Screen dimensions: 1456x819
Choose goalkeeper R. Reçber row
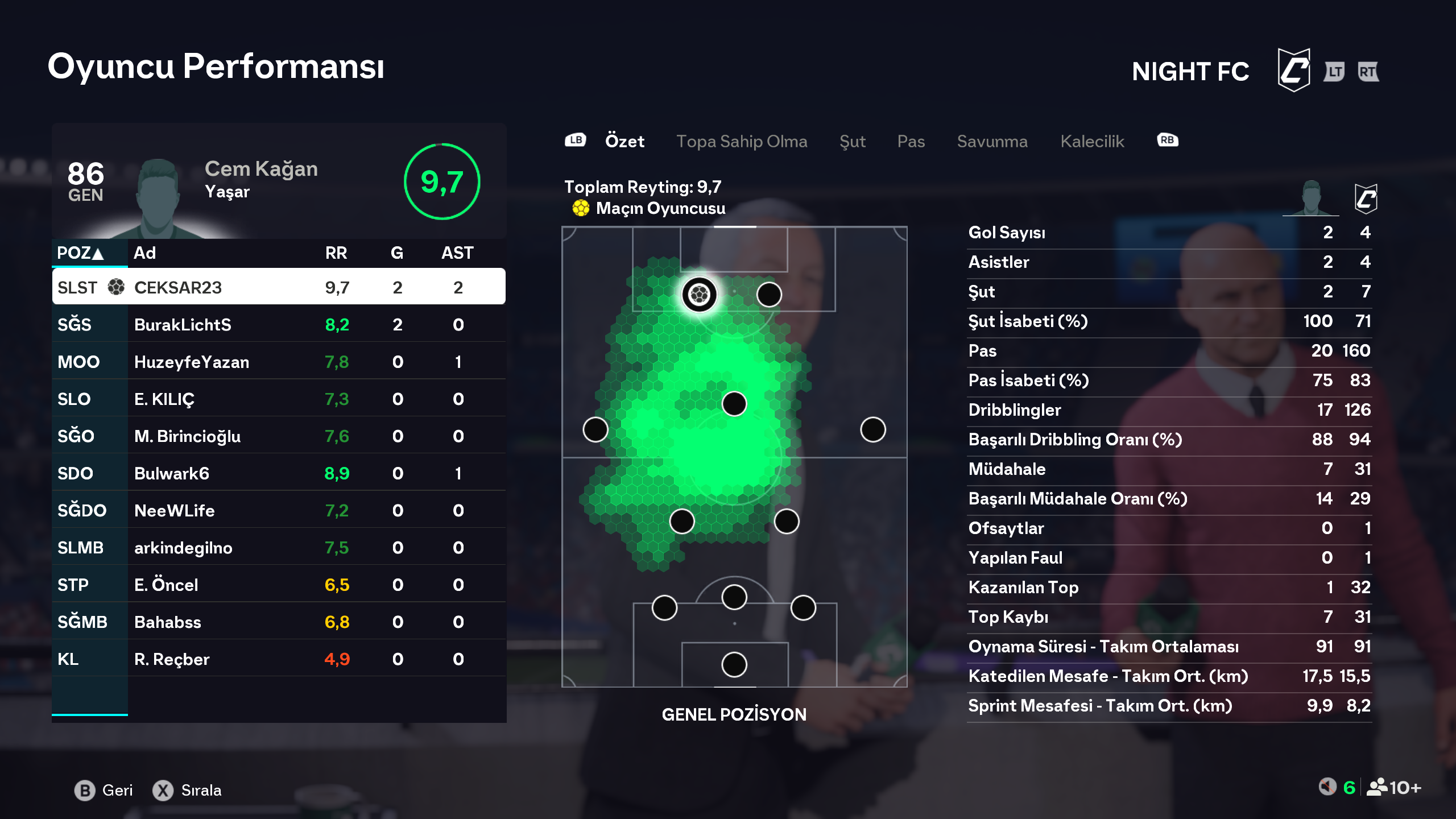[x=279, y=659]
